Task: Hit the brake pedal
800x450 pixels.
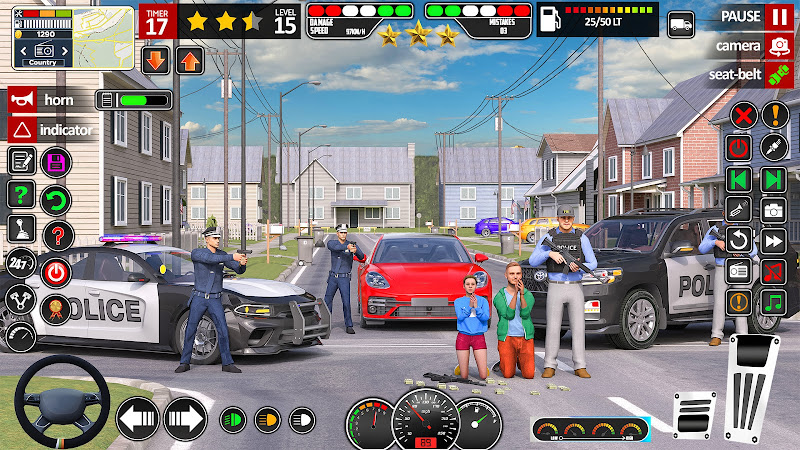Action: point(694,413)
